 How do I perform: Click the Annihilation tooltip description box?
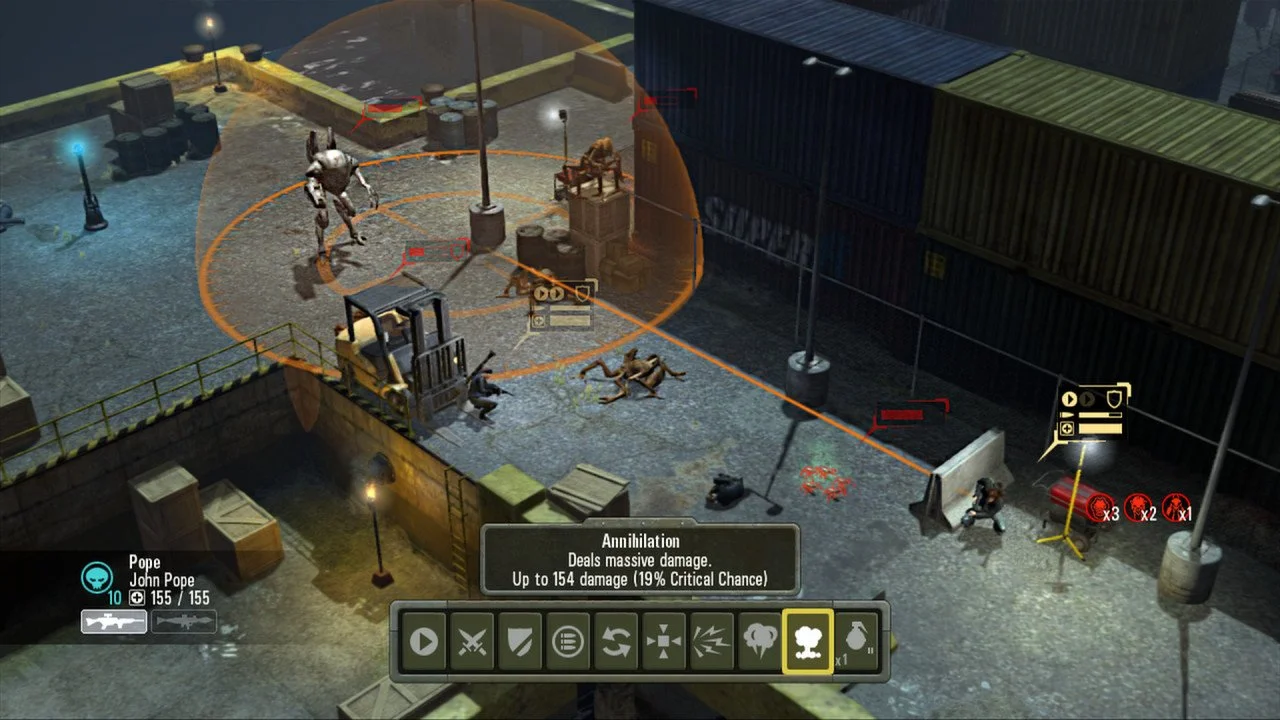(640, 560)
